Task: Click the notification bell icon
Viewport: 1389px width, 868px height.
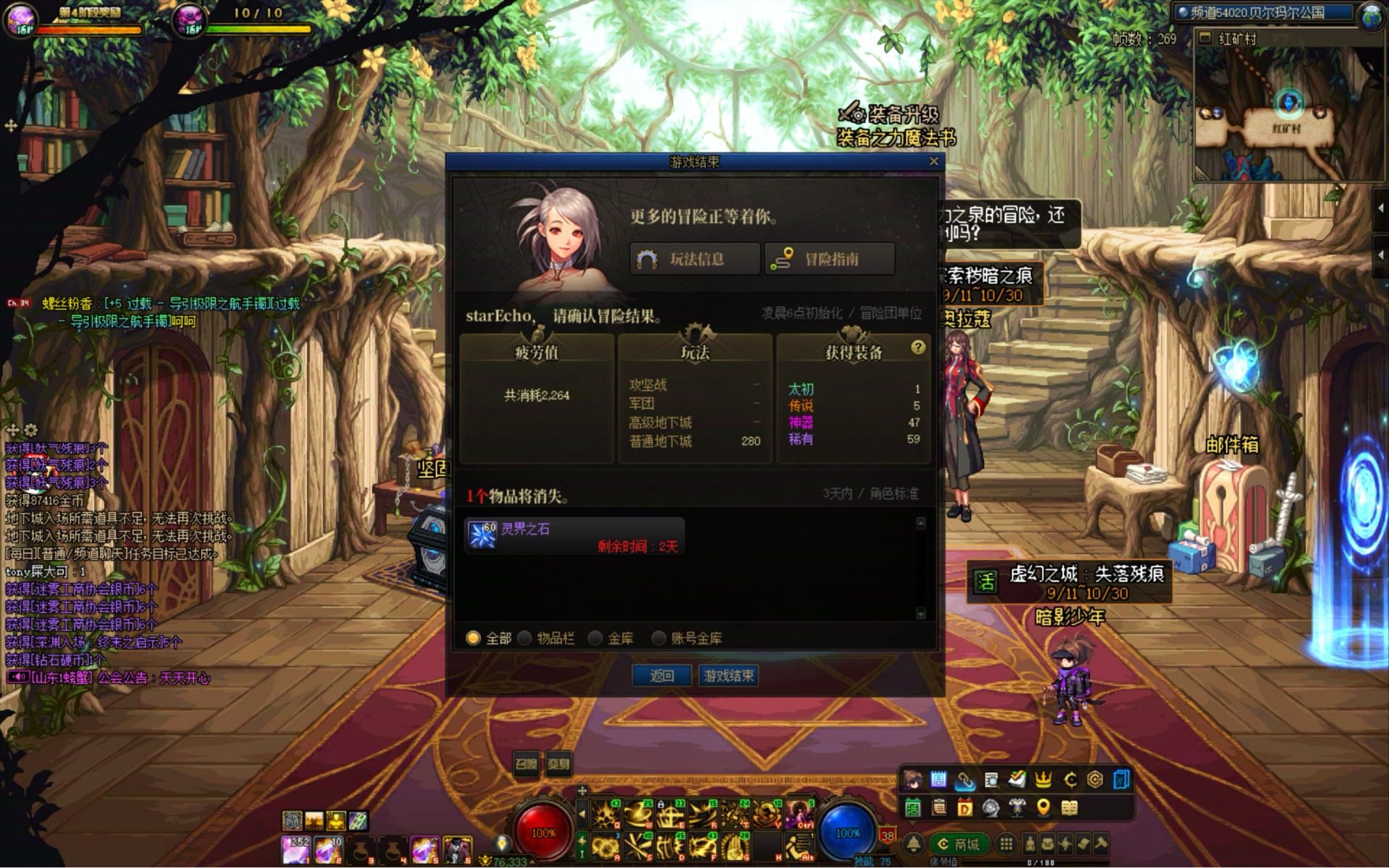Action: coord(914,844)
